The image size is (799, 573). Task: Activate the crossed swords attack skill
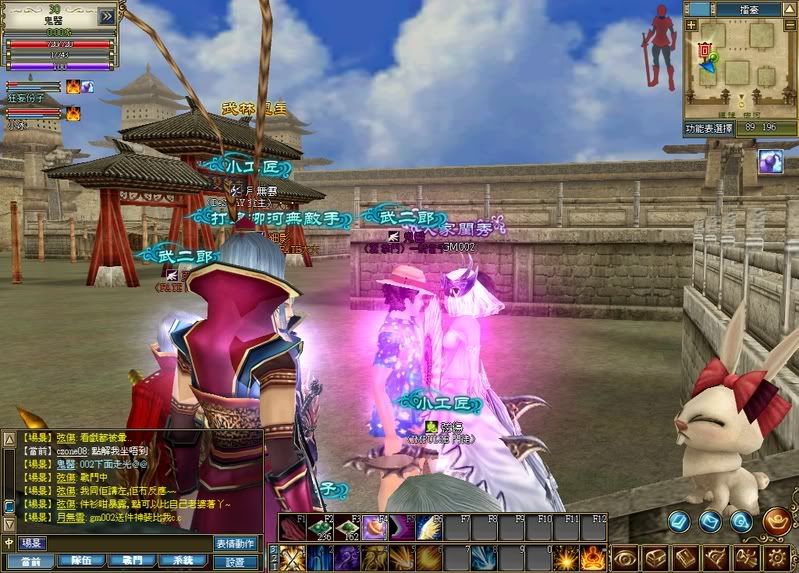pyautogui.click(x=292, y=558)
